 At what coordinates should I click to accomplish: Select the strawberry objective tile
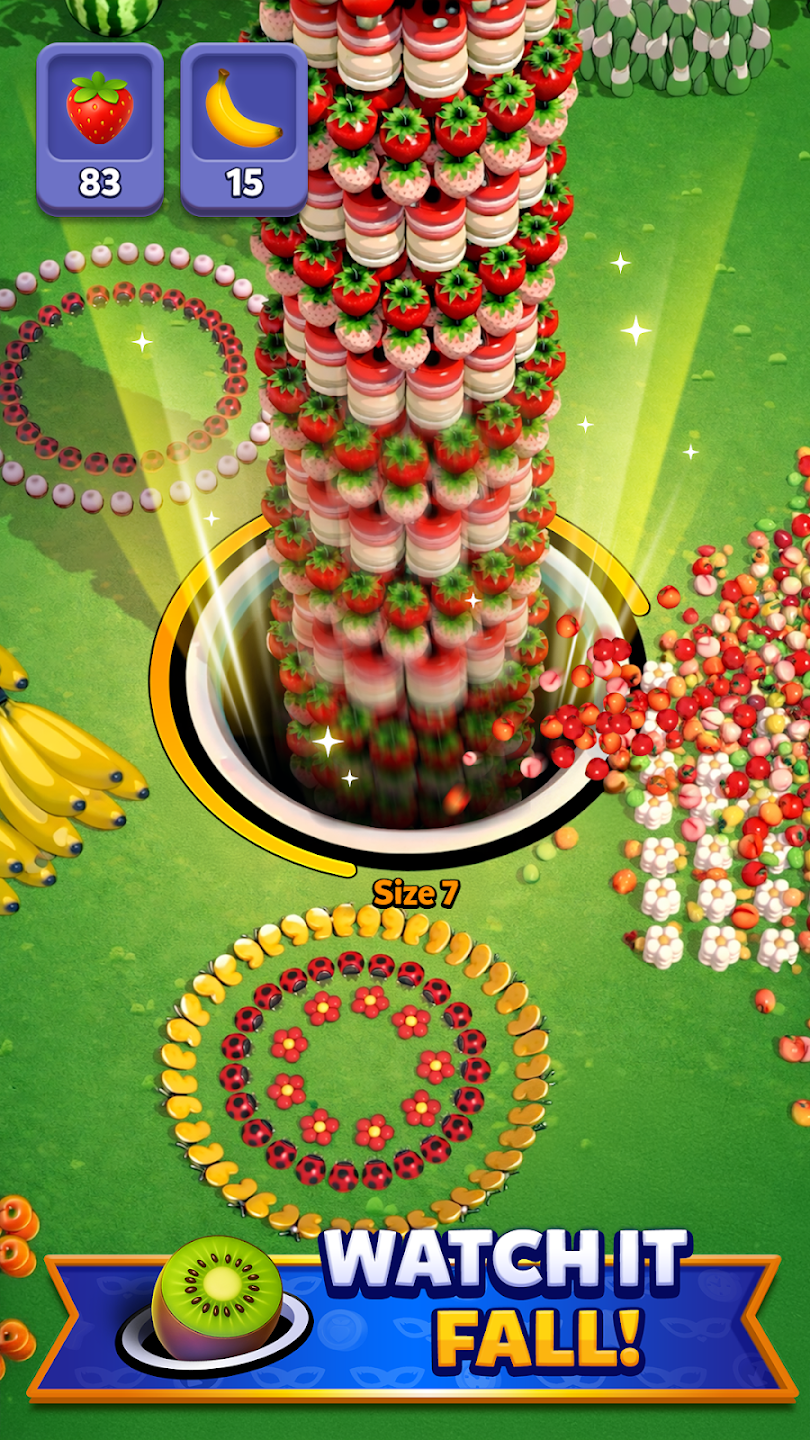coord(100,130)
